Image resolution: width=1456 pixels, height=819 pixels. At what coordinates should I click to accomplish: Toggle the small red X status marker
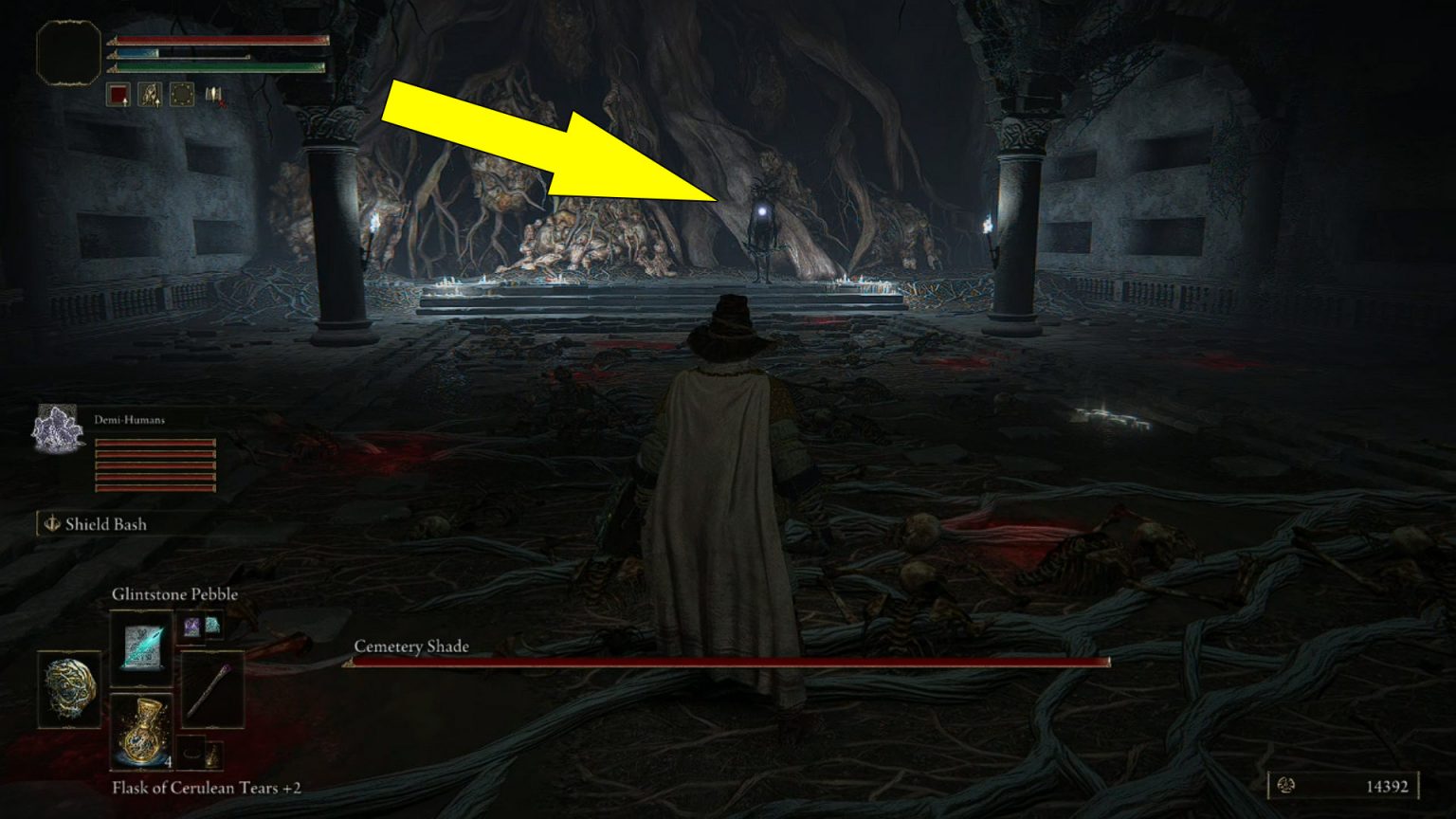point(222,104)
